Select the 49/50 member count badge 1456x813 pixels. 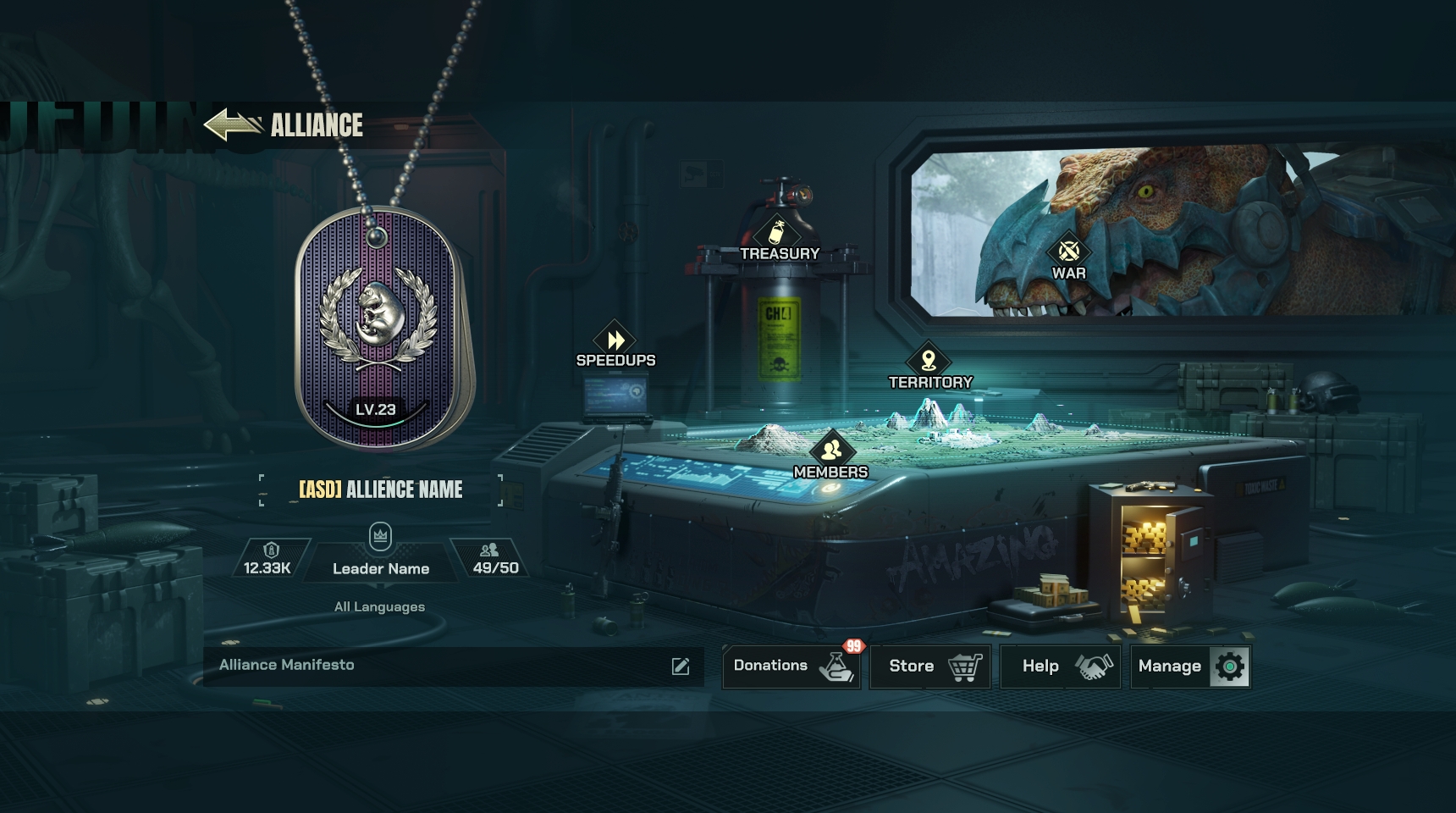coord(494,560)
